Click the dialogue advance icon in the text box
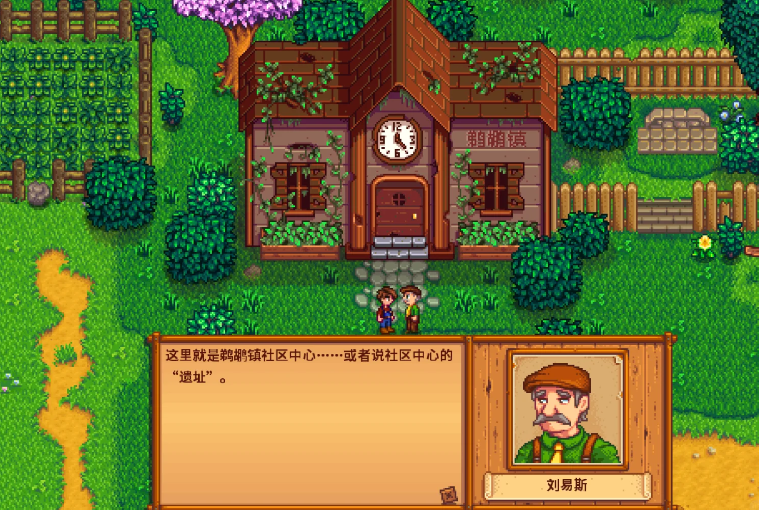759x510 pixels. tap(448, 493)
